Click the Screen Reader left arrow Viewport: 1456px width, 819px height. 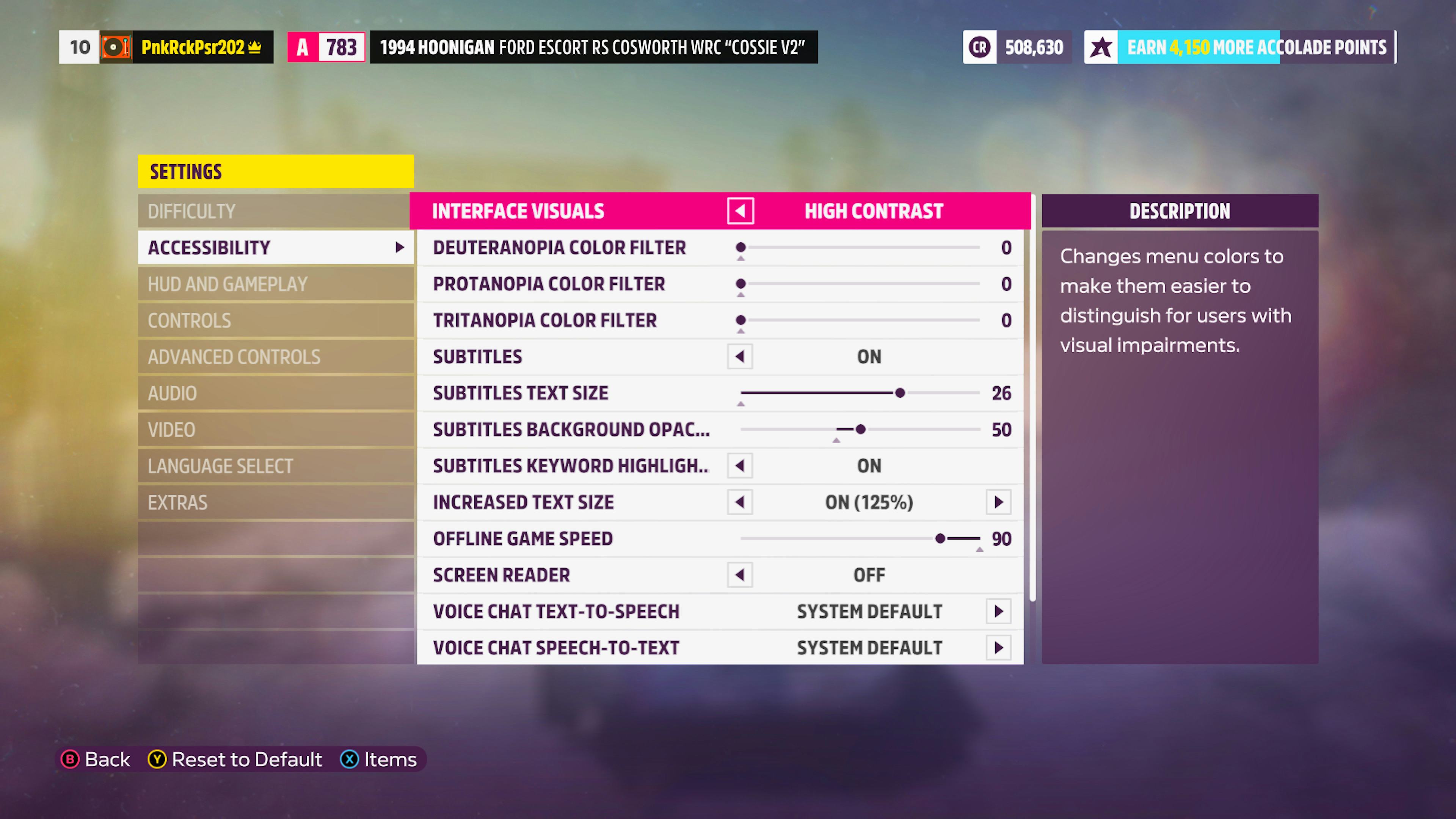click(x=740, y=576)
